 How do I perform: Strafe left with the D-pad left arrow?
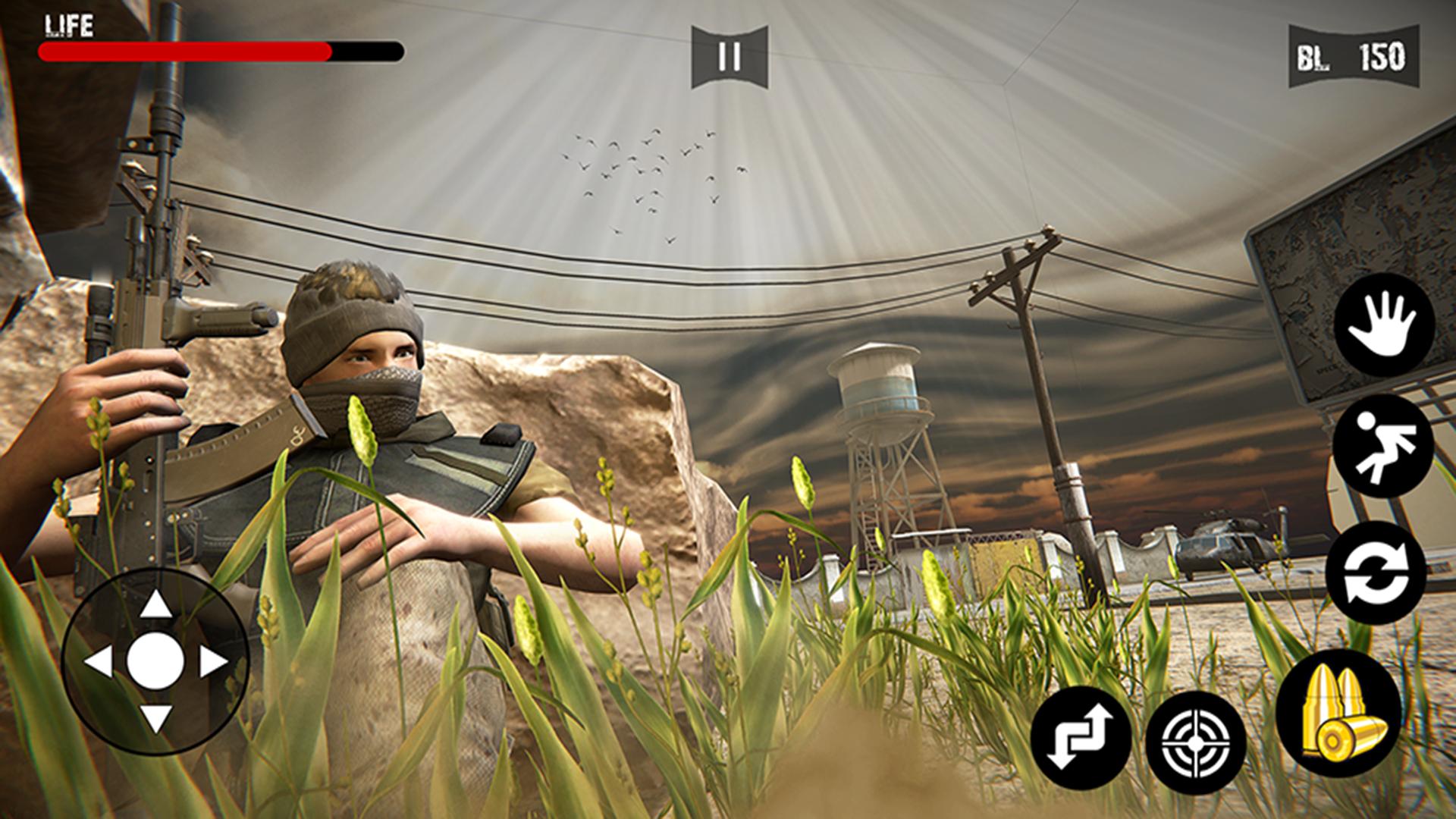coord(99,662)
